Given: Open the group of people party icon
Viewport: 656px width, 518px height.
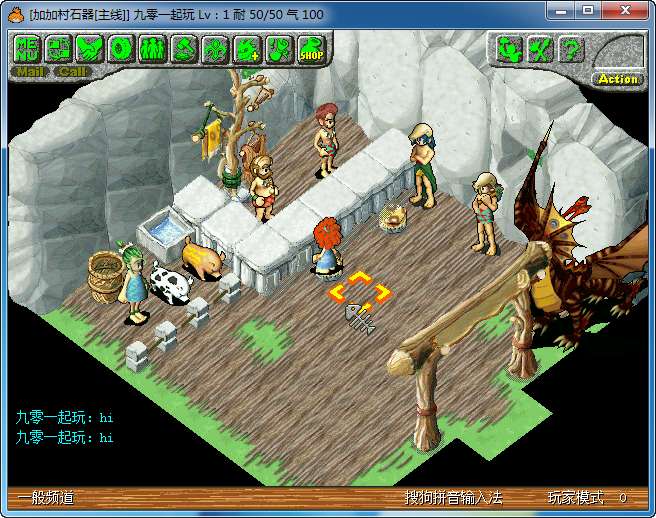Looking at the screenshot, I should point(152,48).
